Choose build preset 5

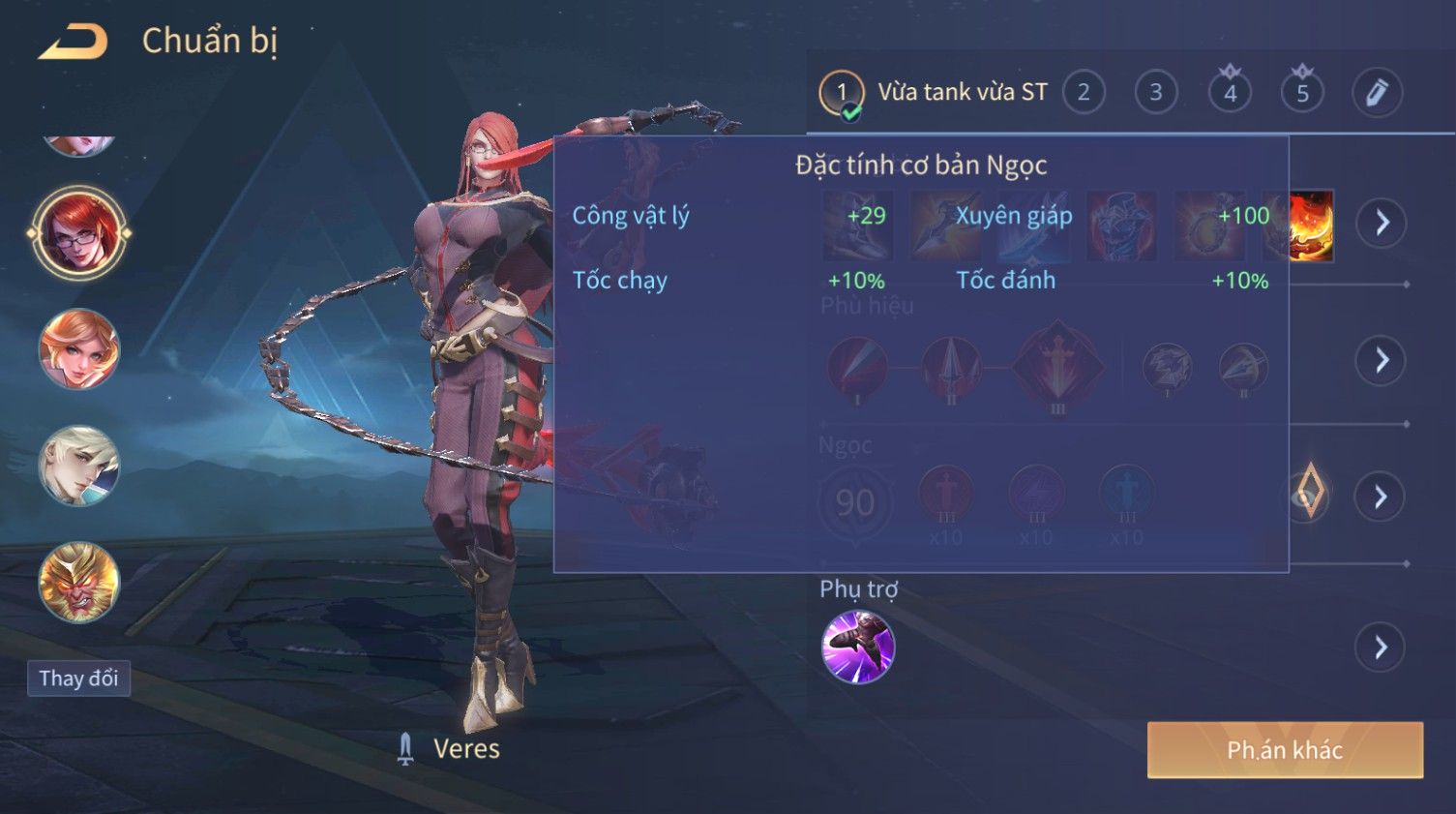[1302, 93]
